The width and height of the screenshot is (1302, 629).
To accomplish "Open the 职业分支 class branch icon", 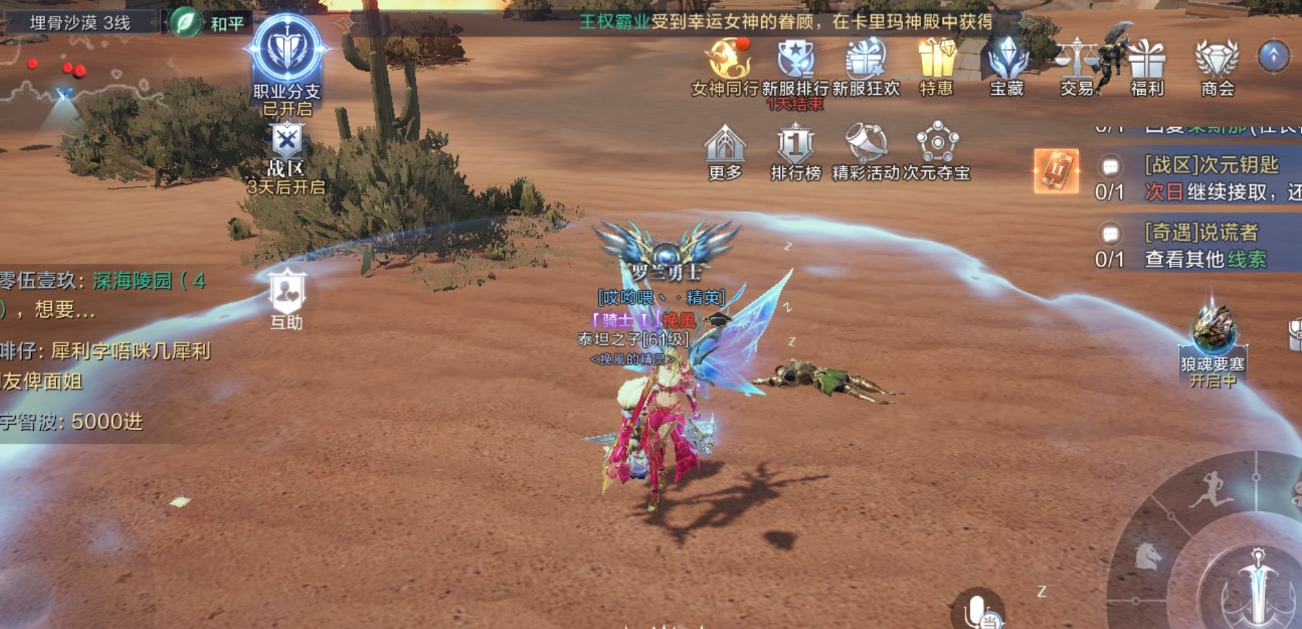I will click(x=288, y=50).
